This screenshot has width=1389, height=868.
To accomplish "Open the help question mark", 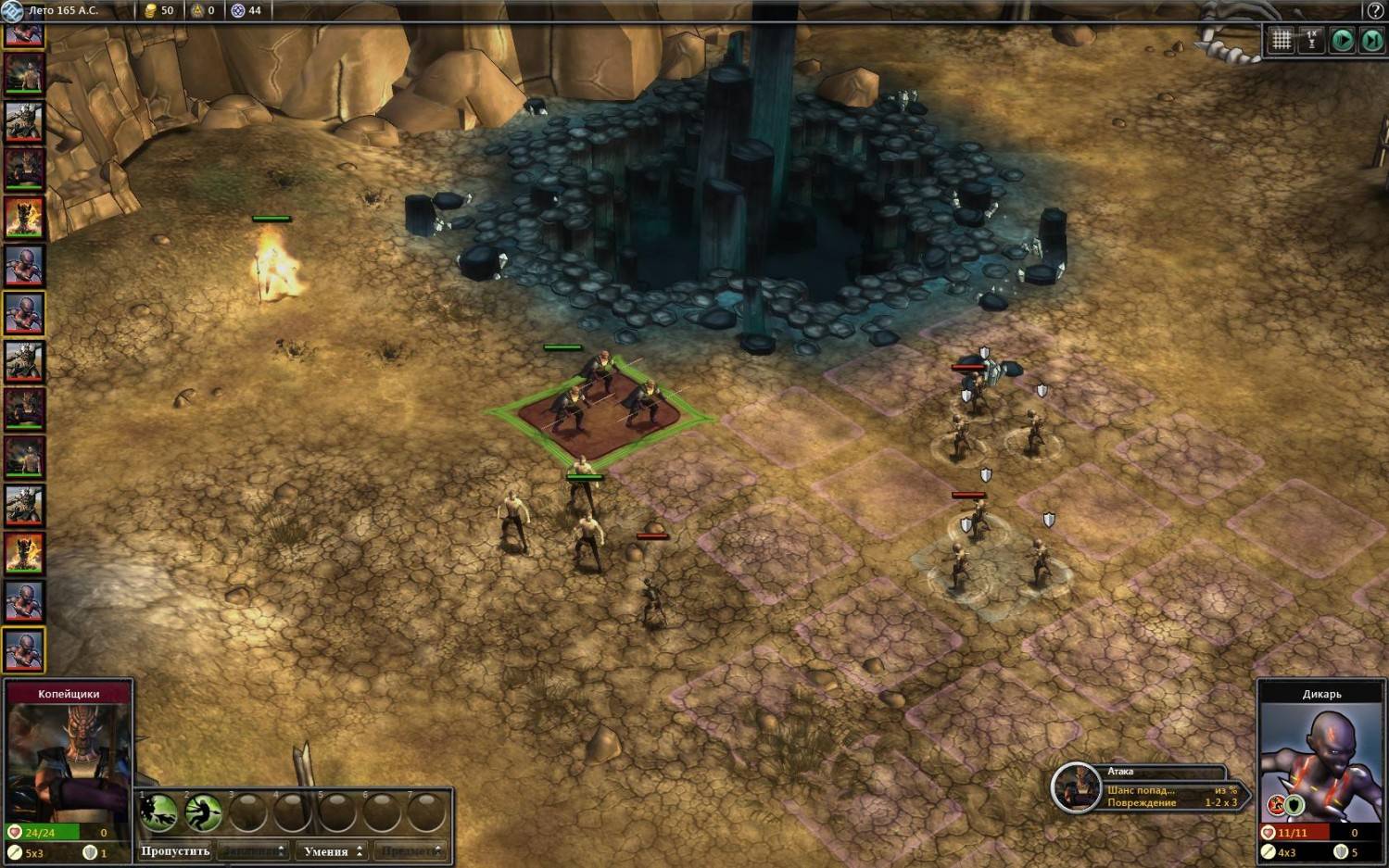I will [1375, 10].
